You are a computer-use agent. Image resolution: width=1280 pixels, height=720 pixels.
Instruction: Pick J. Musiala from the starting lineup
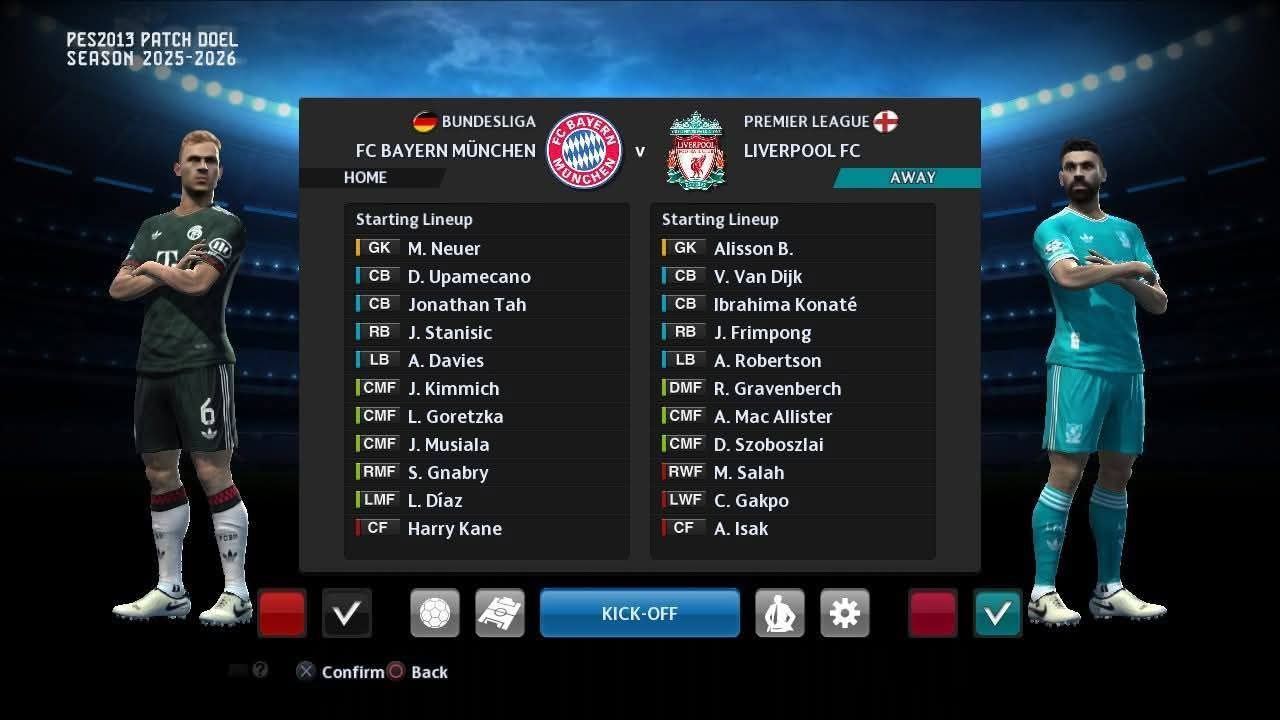pos(448,444)
